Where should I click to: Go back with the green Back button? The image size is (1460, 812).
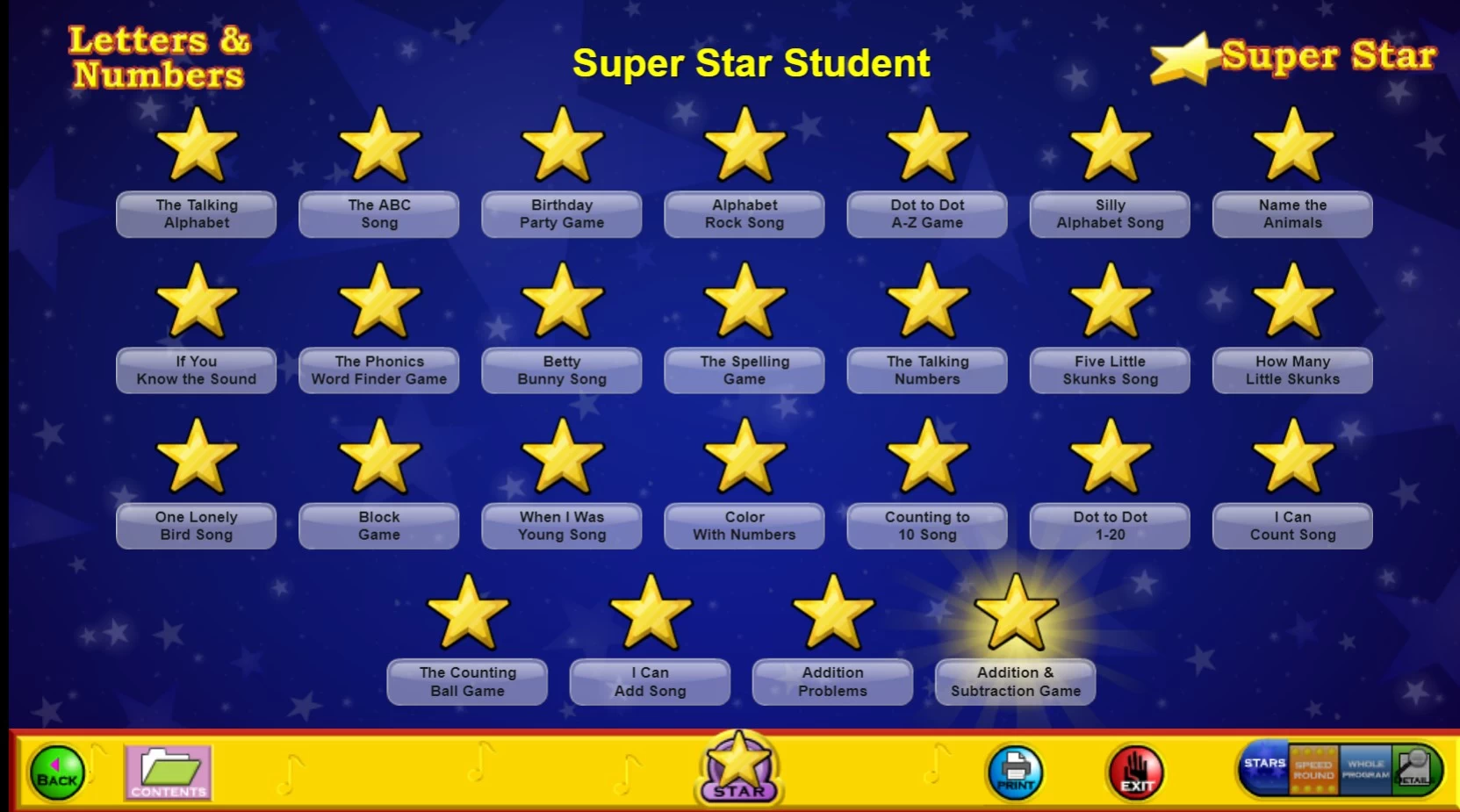coord(57,772)
